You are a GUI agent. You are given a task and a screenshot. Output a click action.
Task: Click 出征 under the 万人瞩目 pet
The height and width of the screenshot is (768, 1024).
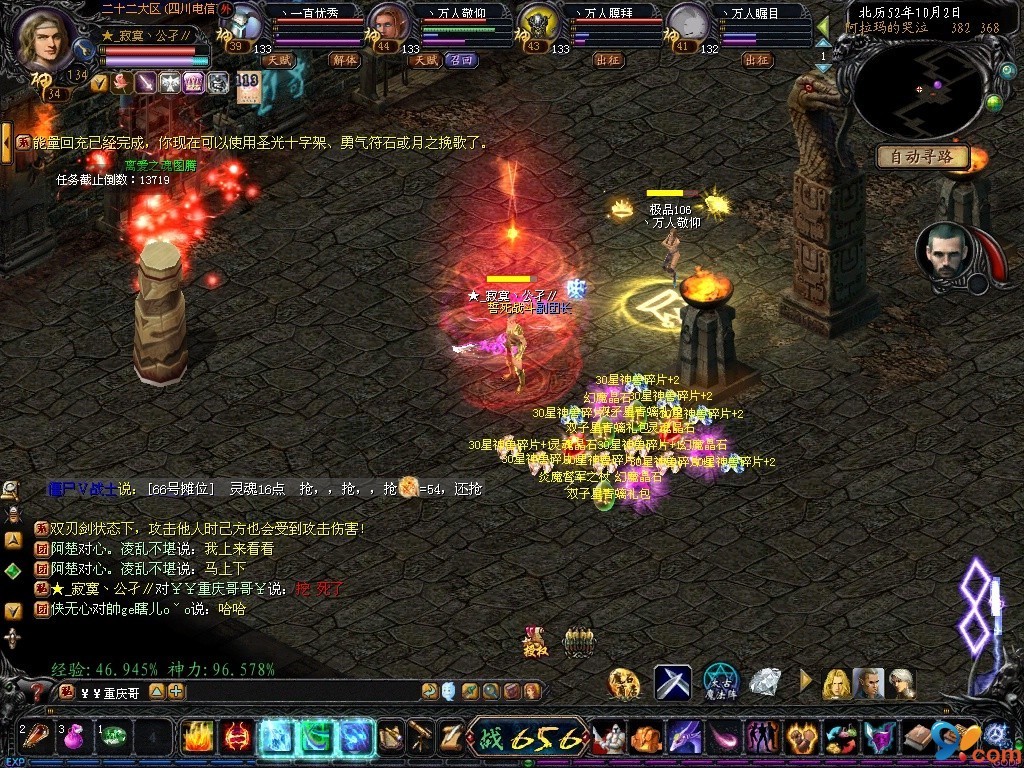pos(757,60)
